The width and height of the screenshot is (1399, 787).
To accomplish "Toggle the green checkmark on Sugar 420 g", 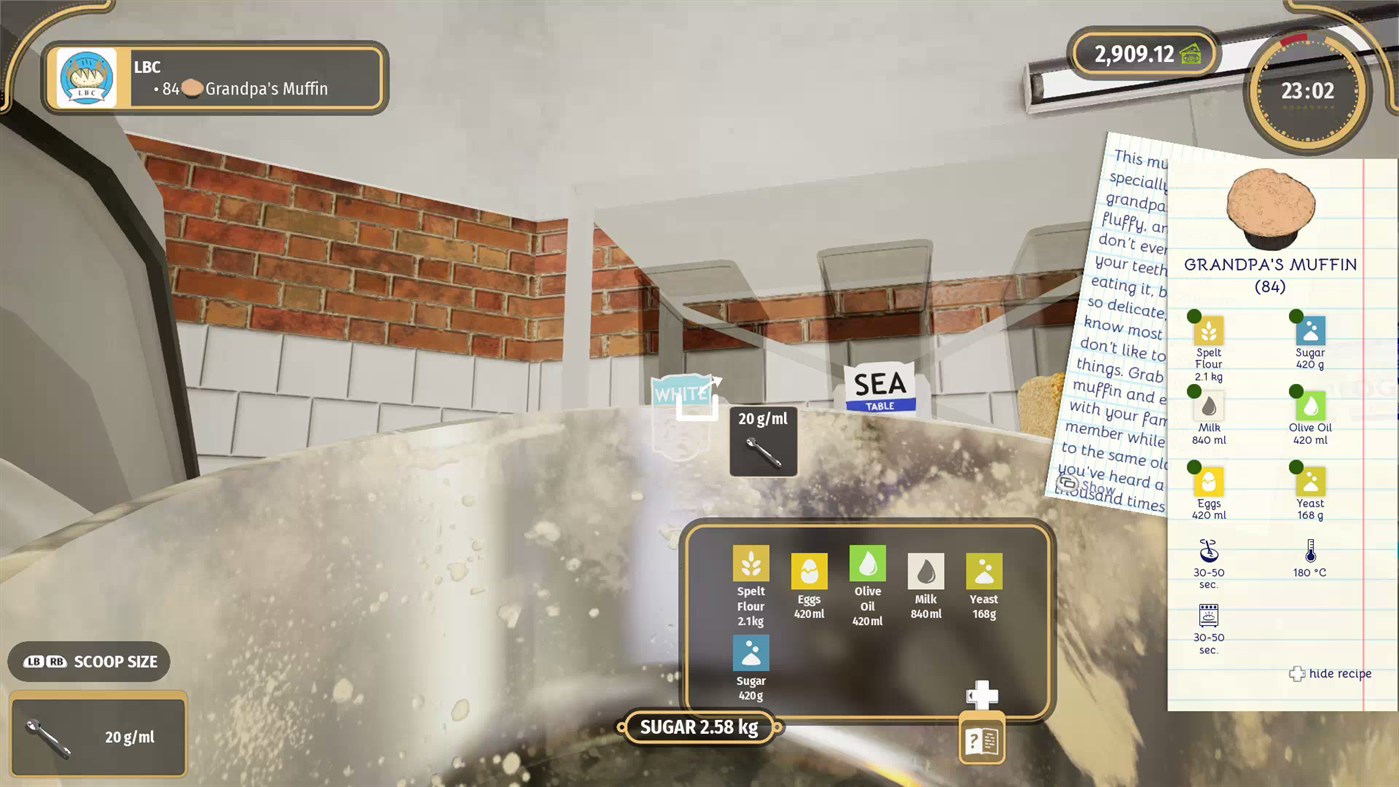I will tap(1296, 316).
